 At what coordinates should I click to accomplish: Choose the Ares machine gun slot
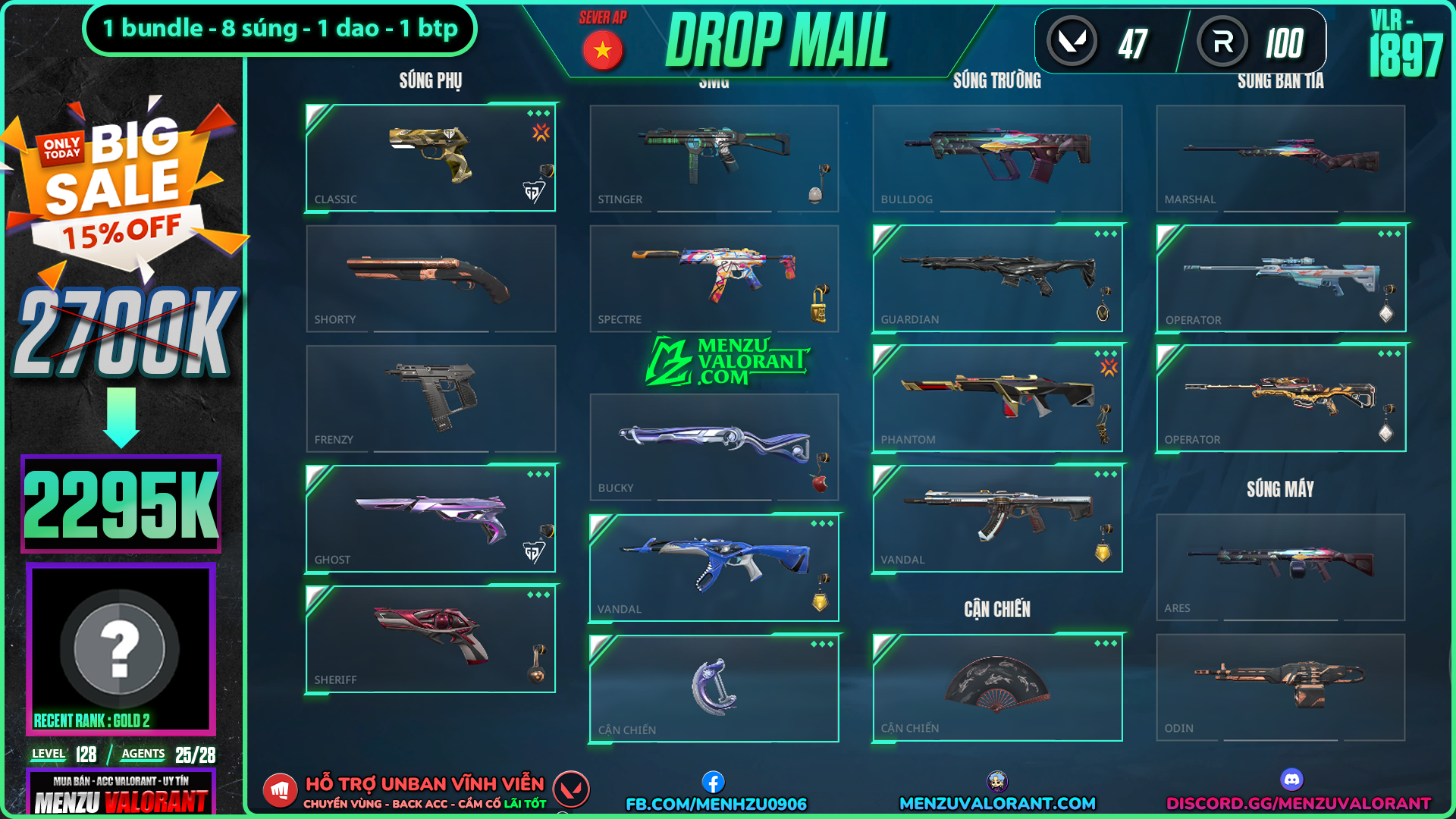1280,566
